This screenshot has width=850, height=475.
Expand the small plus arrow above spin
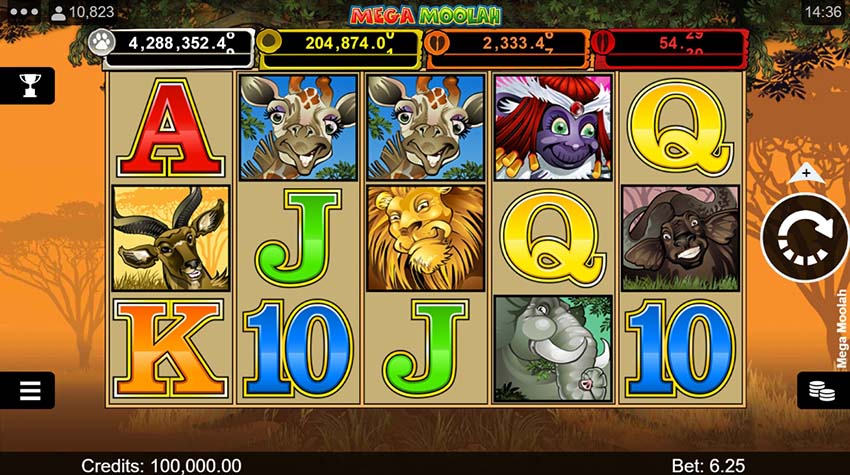[805, 174]
